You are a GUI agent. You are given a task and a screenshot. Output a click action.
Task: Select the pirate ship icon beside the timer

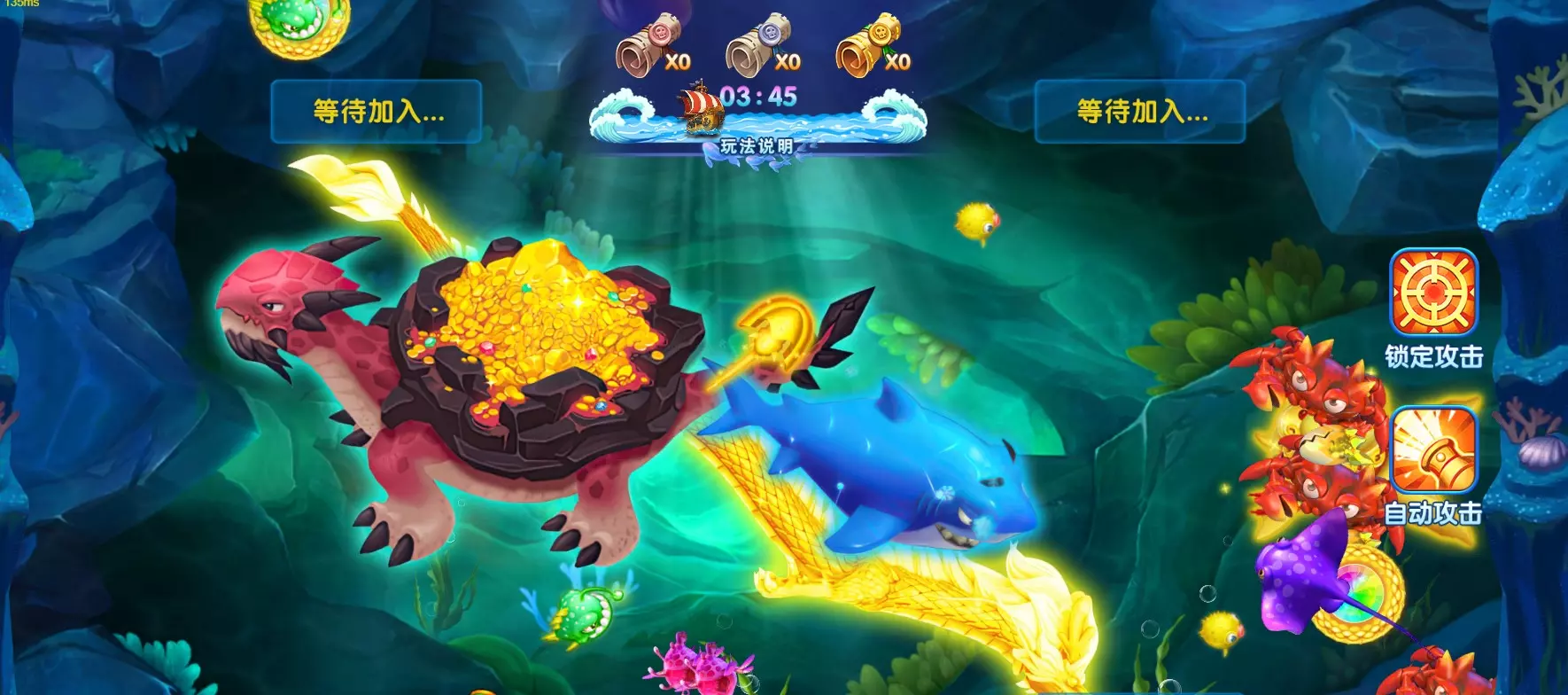tap(702, 108)
